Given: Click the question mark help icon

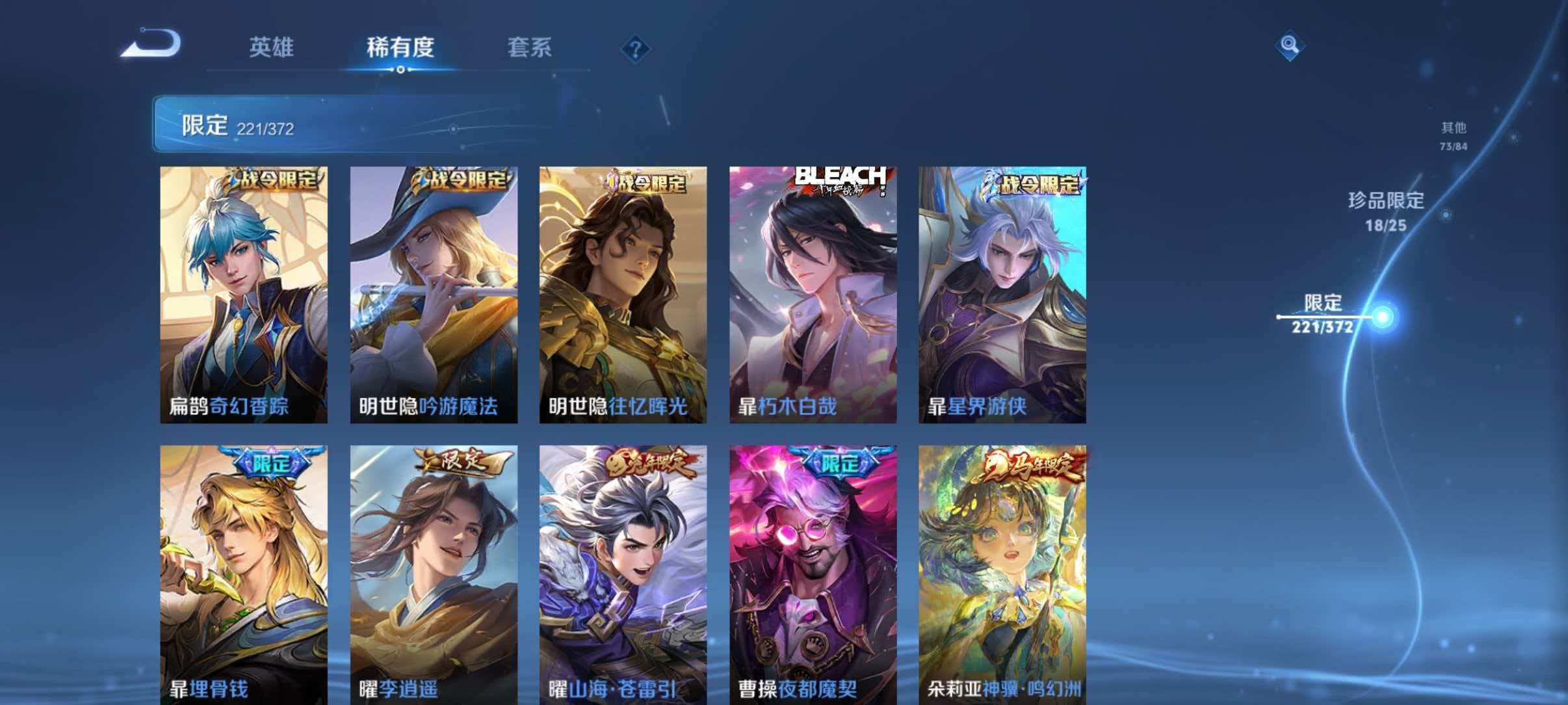Looking at the screenshot, I should click(637, 49).
